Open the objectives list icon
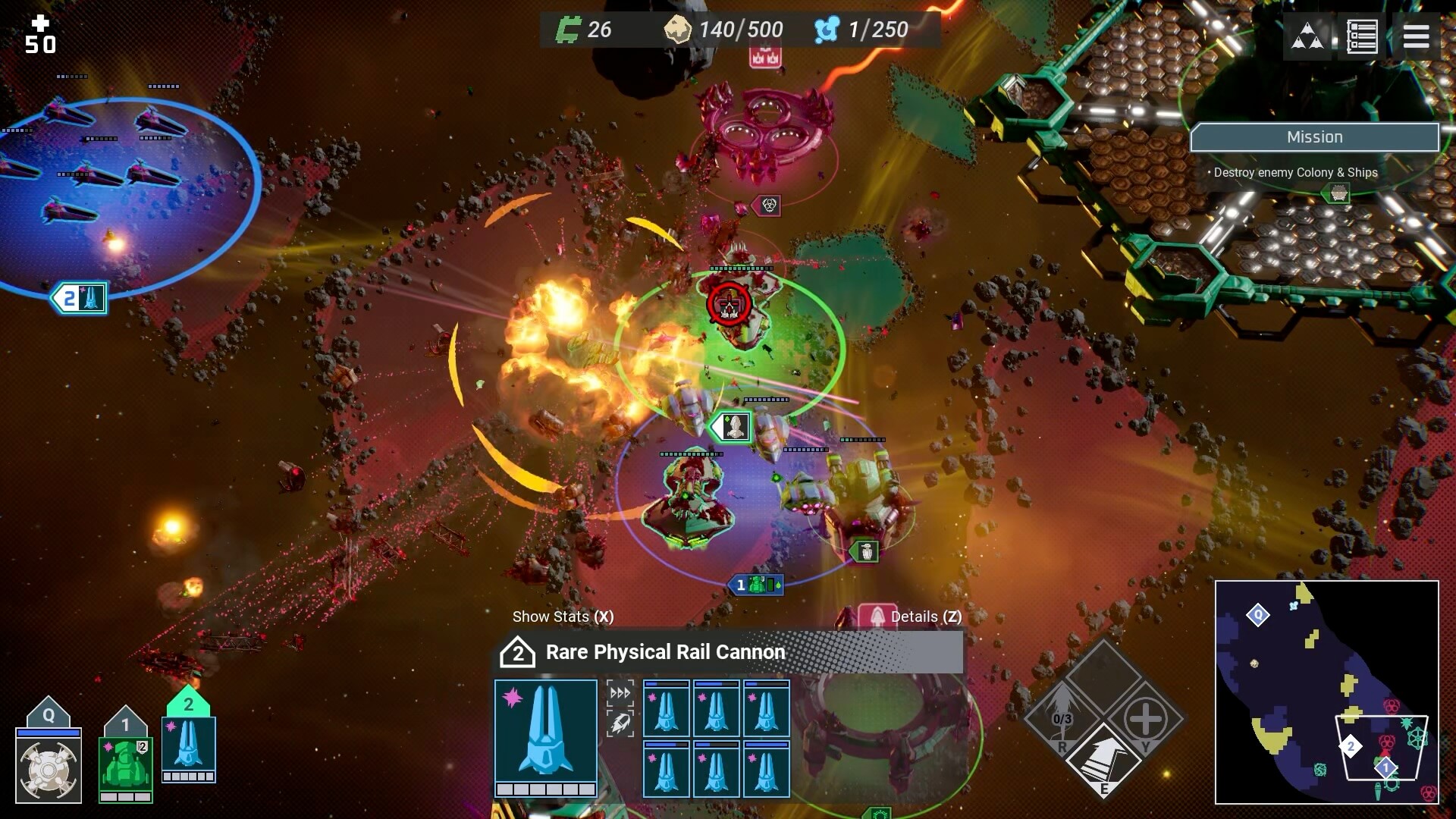The image size is (1456, 819). click(x=1361, y=36)
